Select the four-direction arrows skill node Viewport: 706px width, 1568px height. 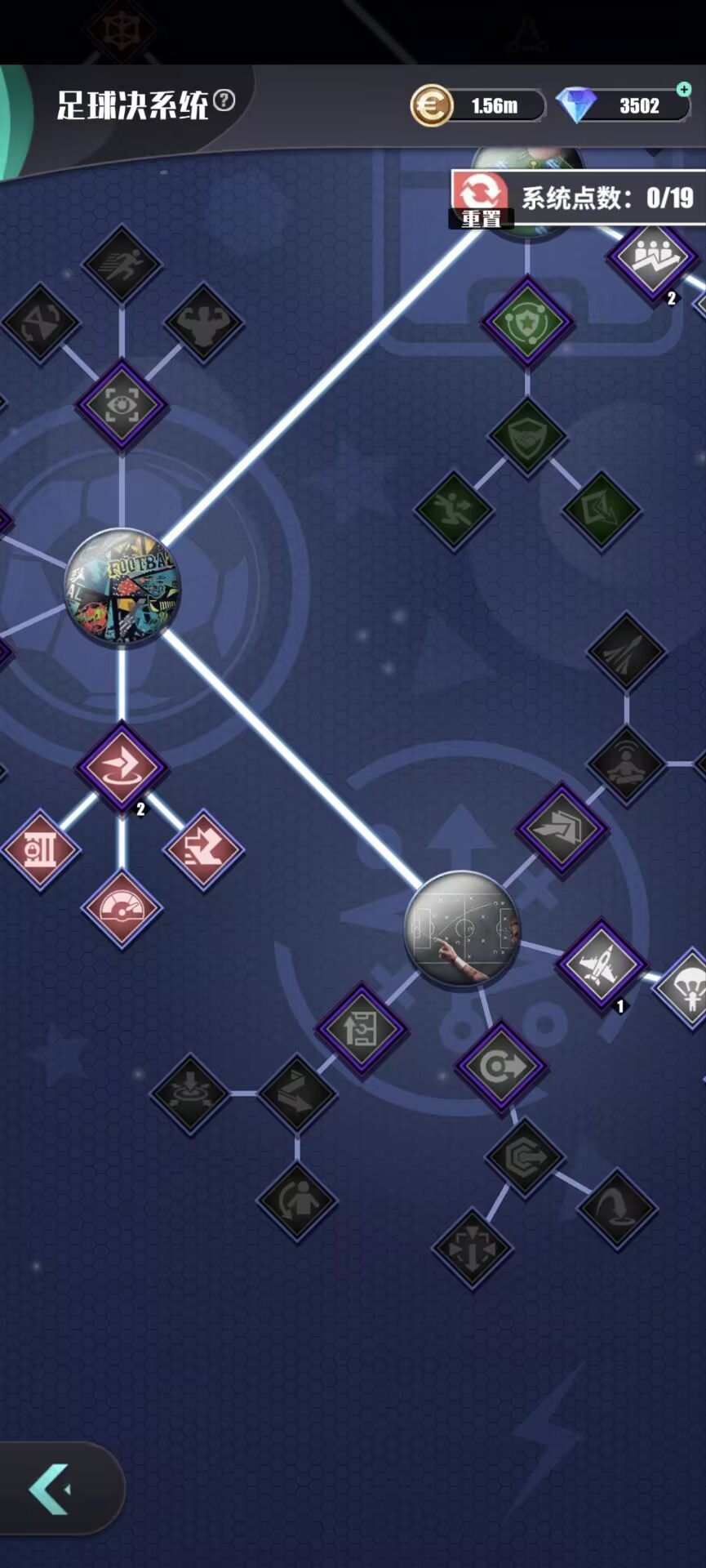(x=473, y=1248)
